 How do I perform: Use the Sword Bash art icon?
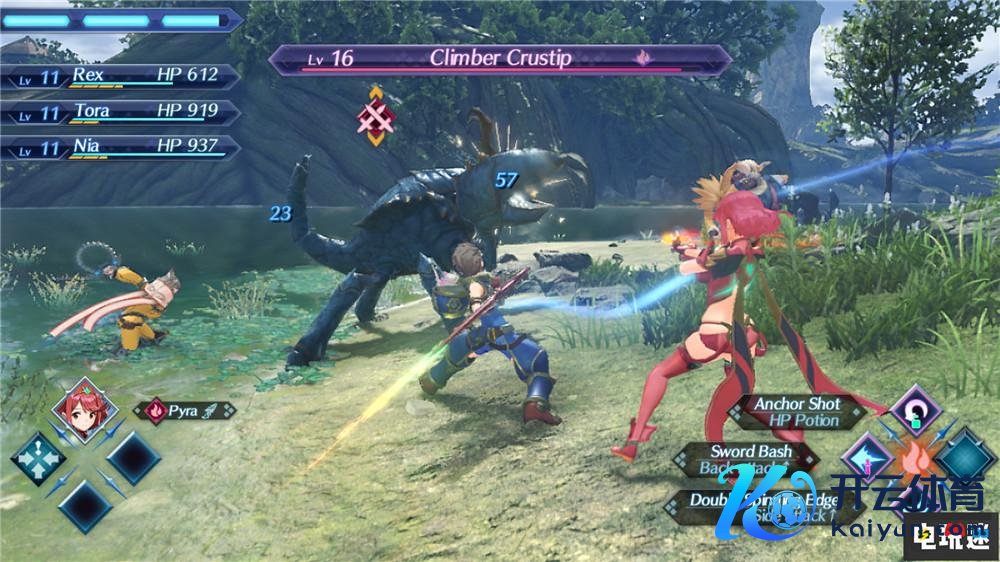[x=866, y=458]
